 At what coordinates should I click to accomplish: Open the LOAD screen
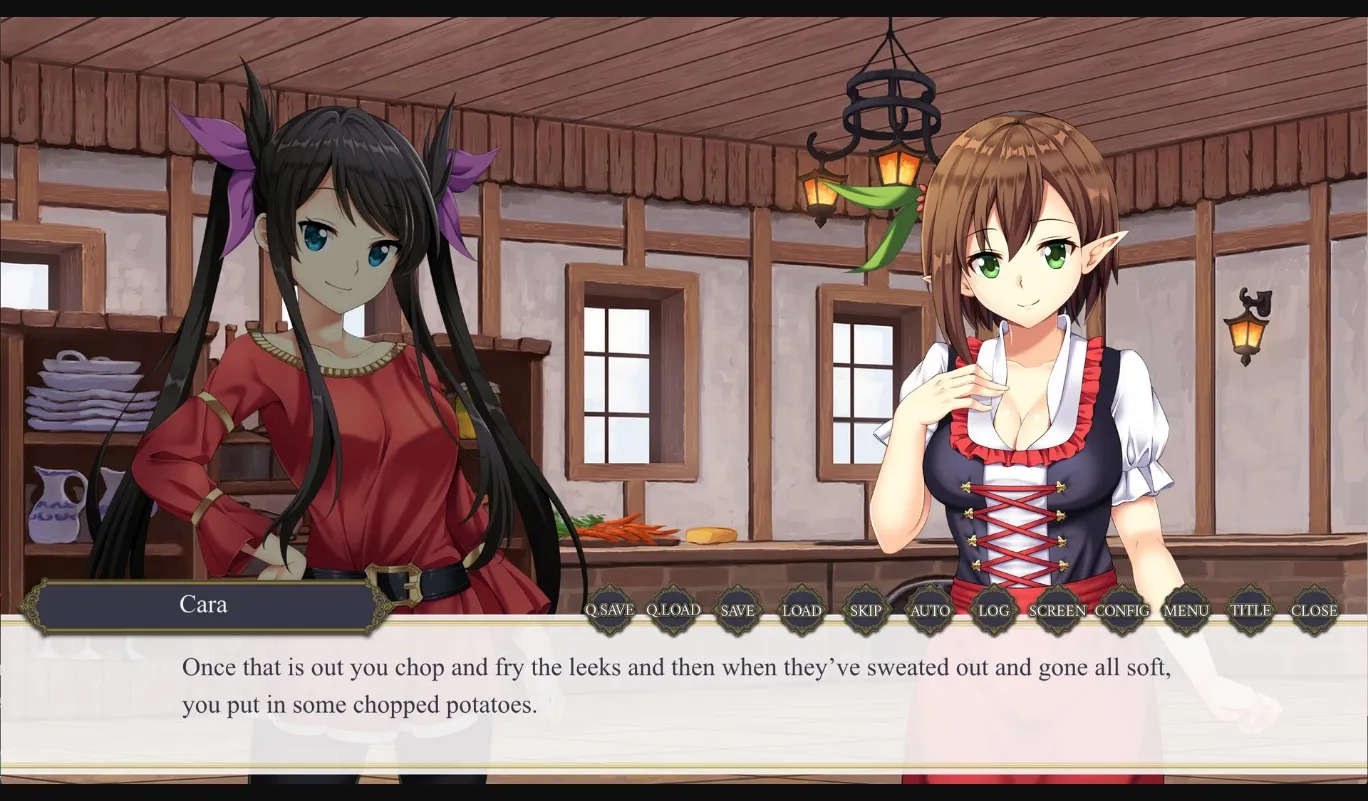pyautogui.click(x=802, y=610)
